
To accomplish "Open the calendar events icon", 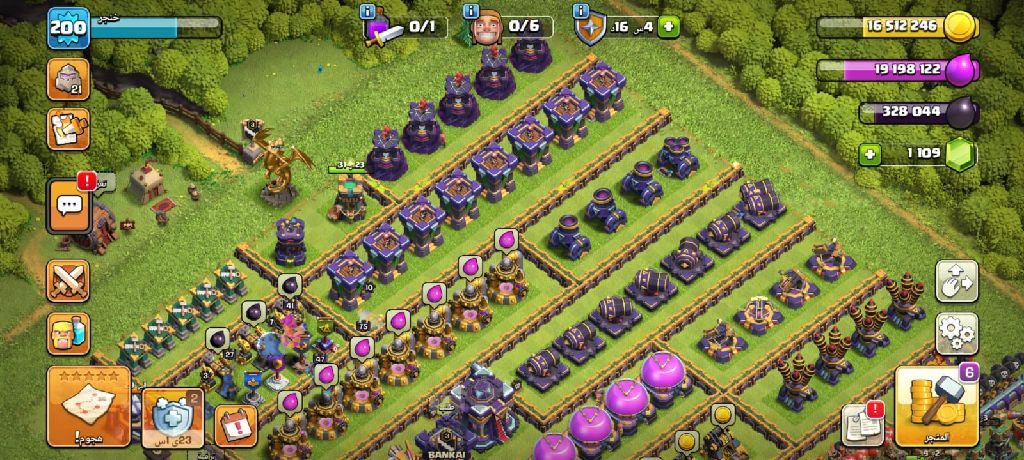I will coord(236,425).
